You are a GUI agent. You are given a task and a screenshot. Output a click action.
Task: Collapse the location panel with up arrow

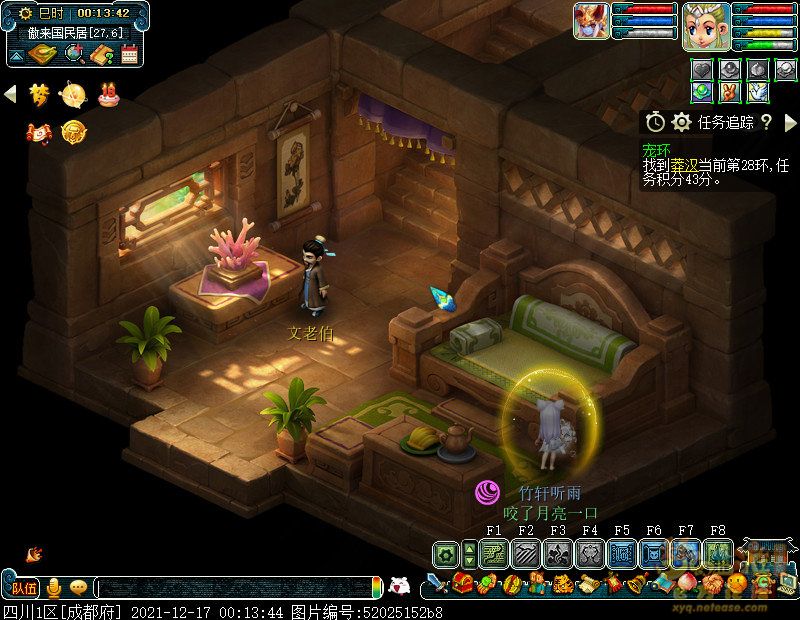pos(17,54)
